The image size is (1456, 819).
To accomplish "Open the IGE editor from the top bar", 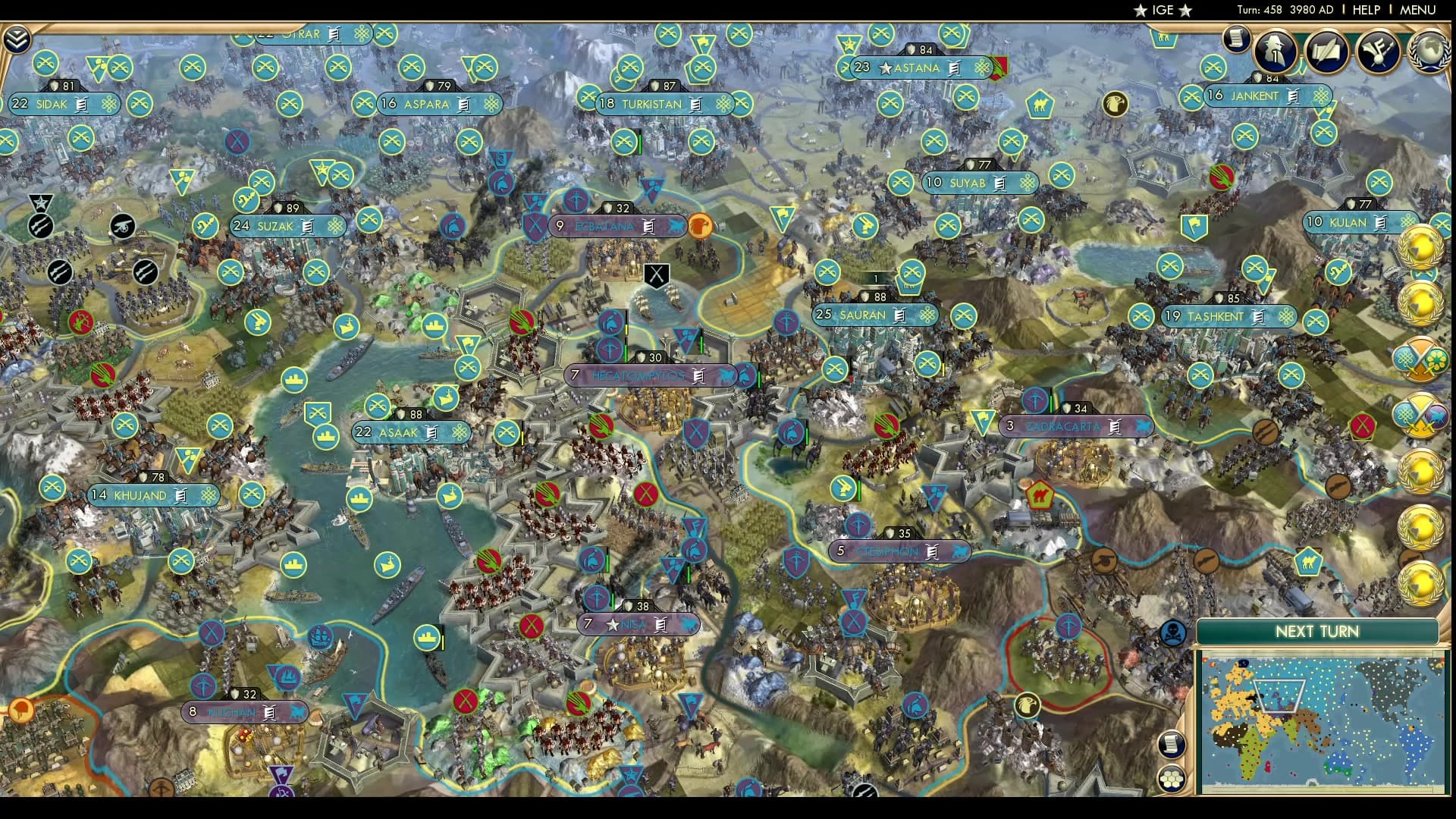I will [x=1166, y=10].
